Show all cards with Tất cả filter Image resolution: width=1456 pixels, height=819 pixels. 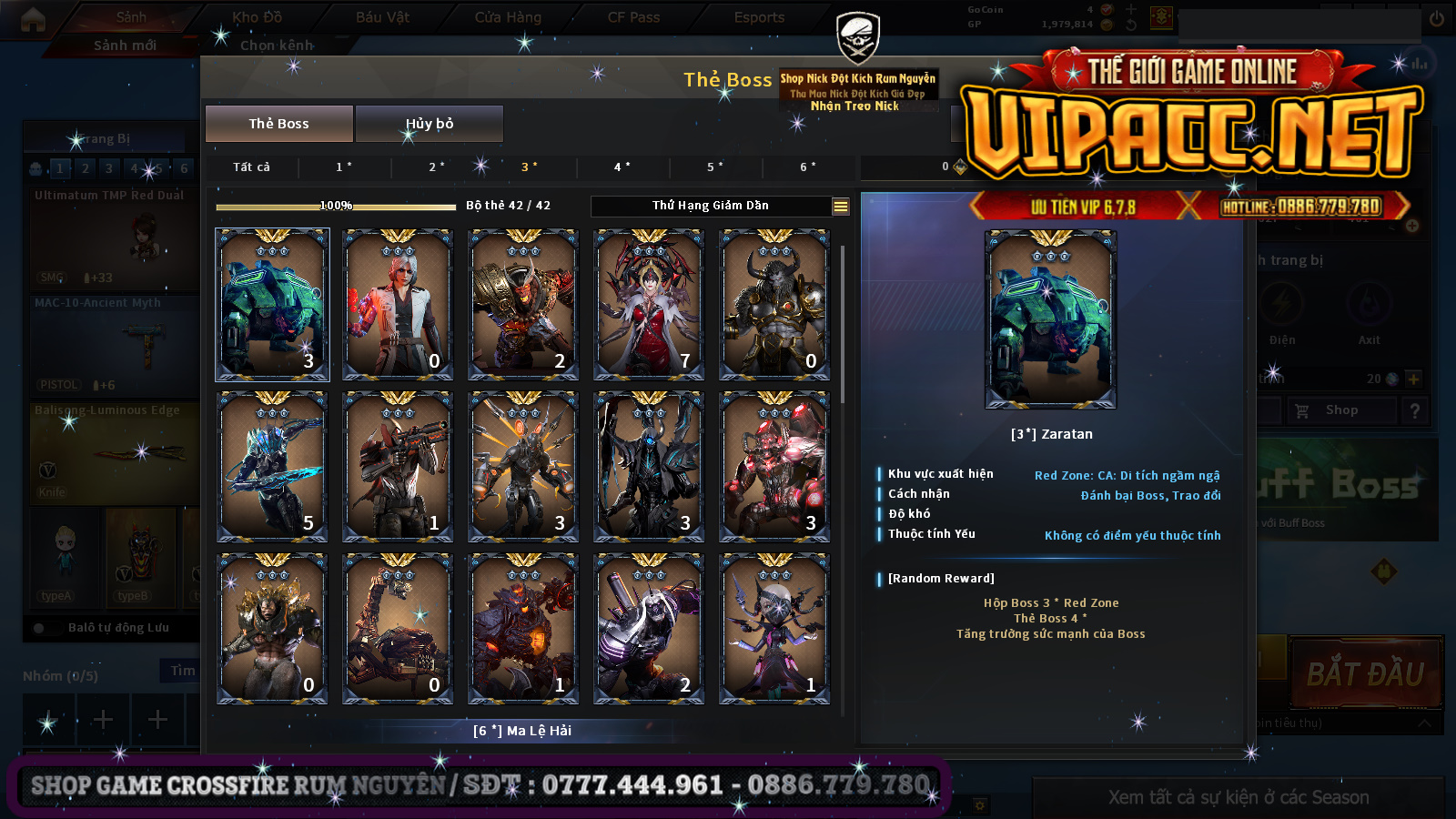251,167
